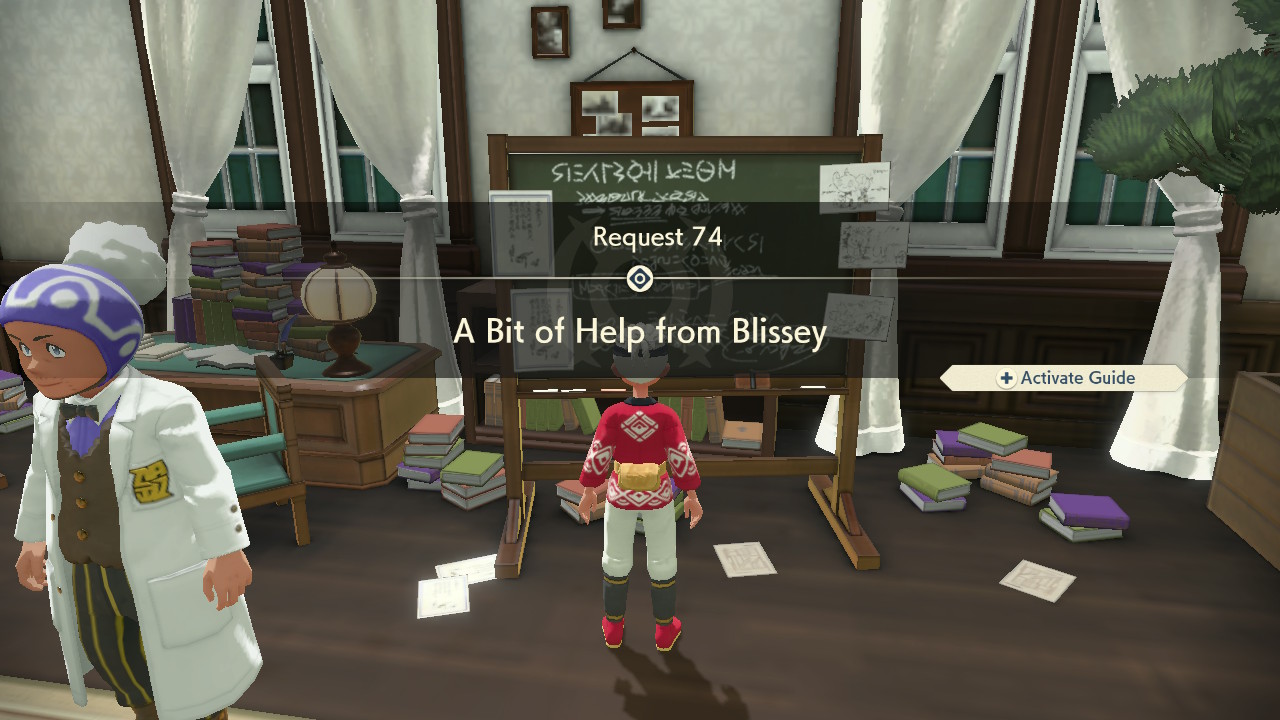Click the Poké Ball icon divider

[640, 281]
